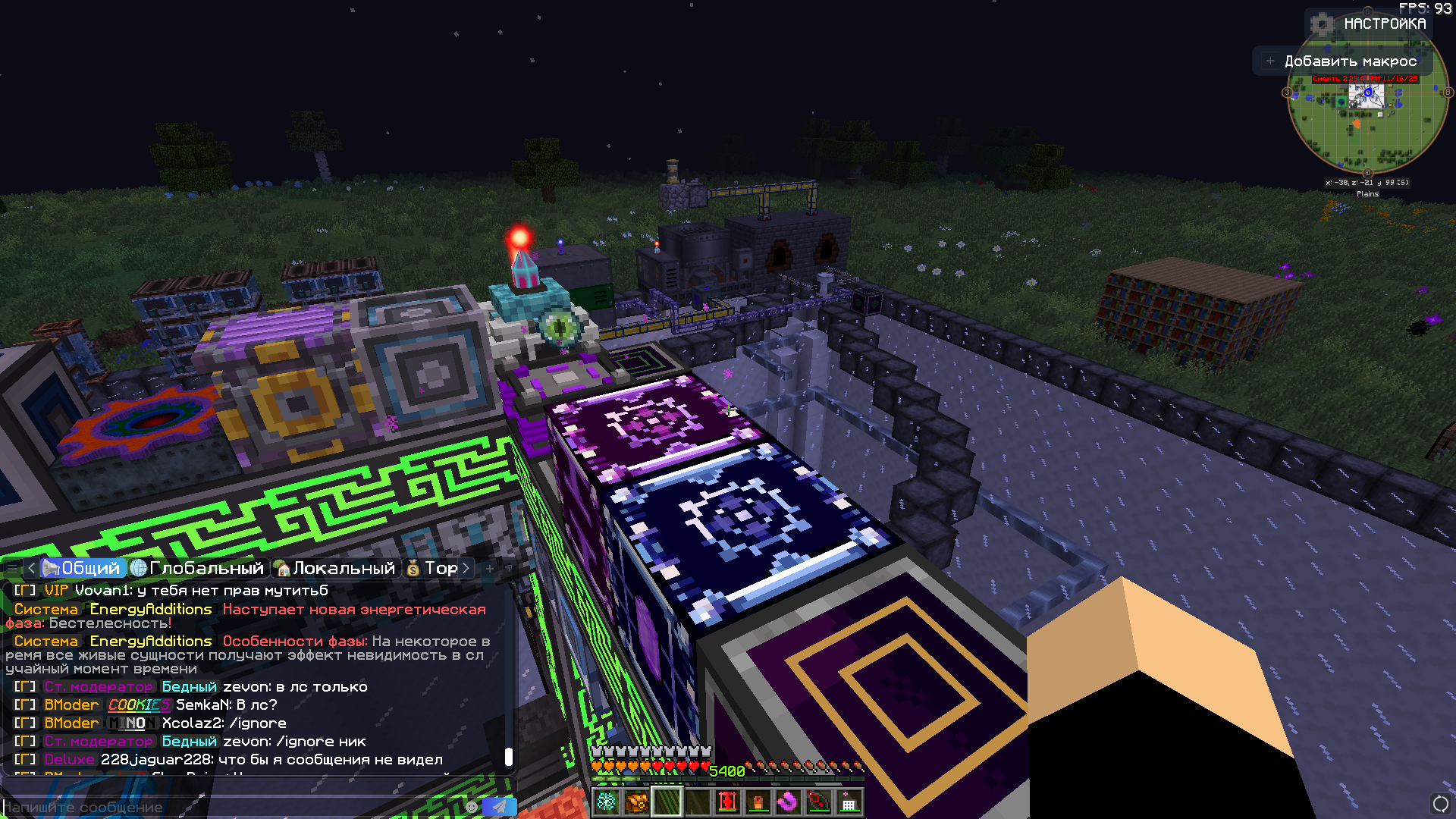Select the orange bag hotbar slot
This screenshot has width=1456, height=819.
click(637, 802)
